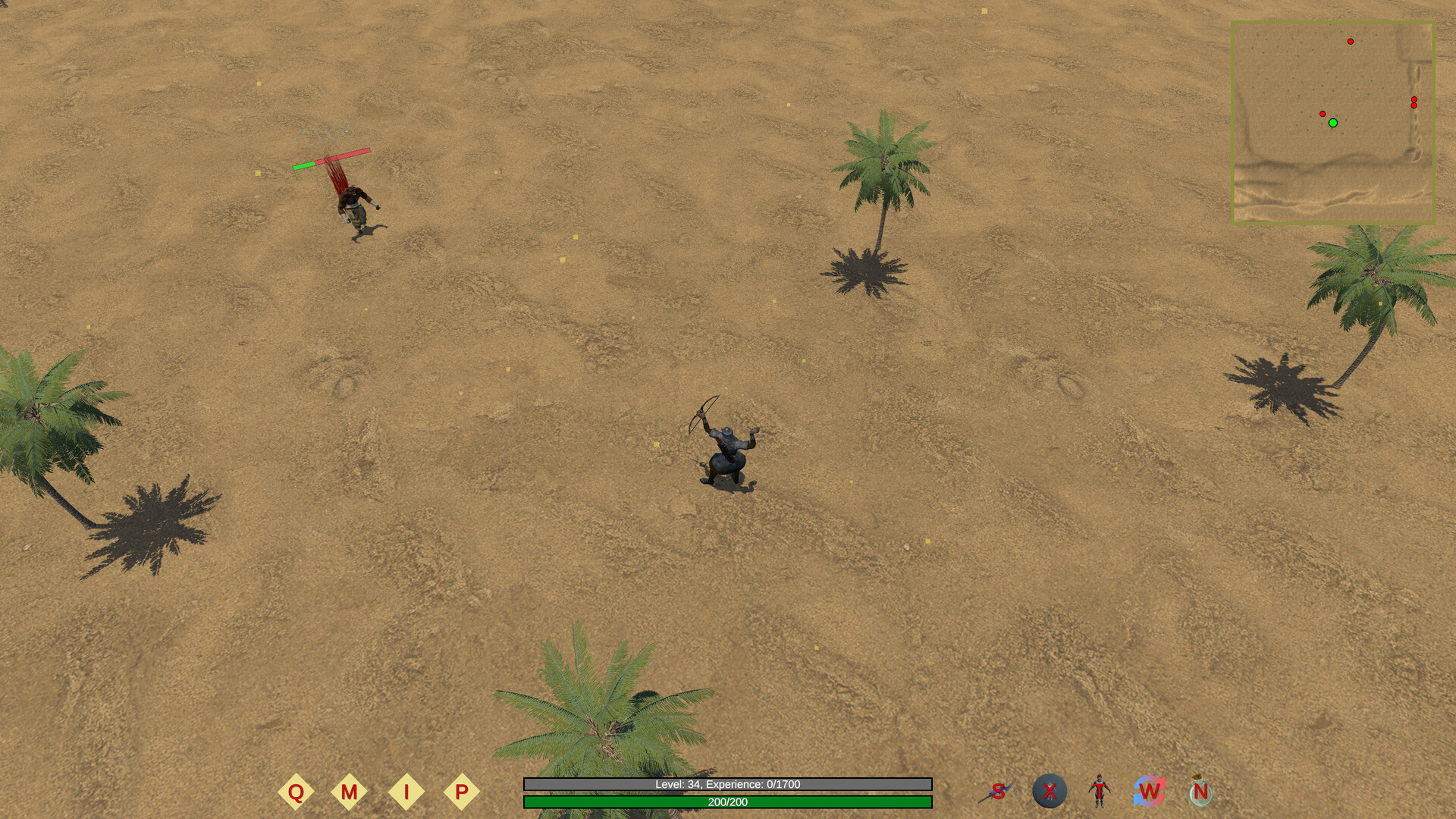Activate the X skill orb icon

(x=1049, y=792)
